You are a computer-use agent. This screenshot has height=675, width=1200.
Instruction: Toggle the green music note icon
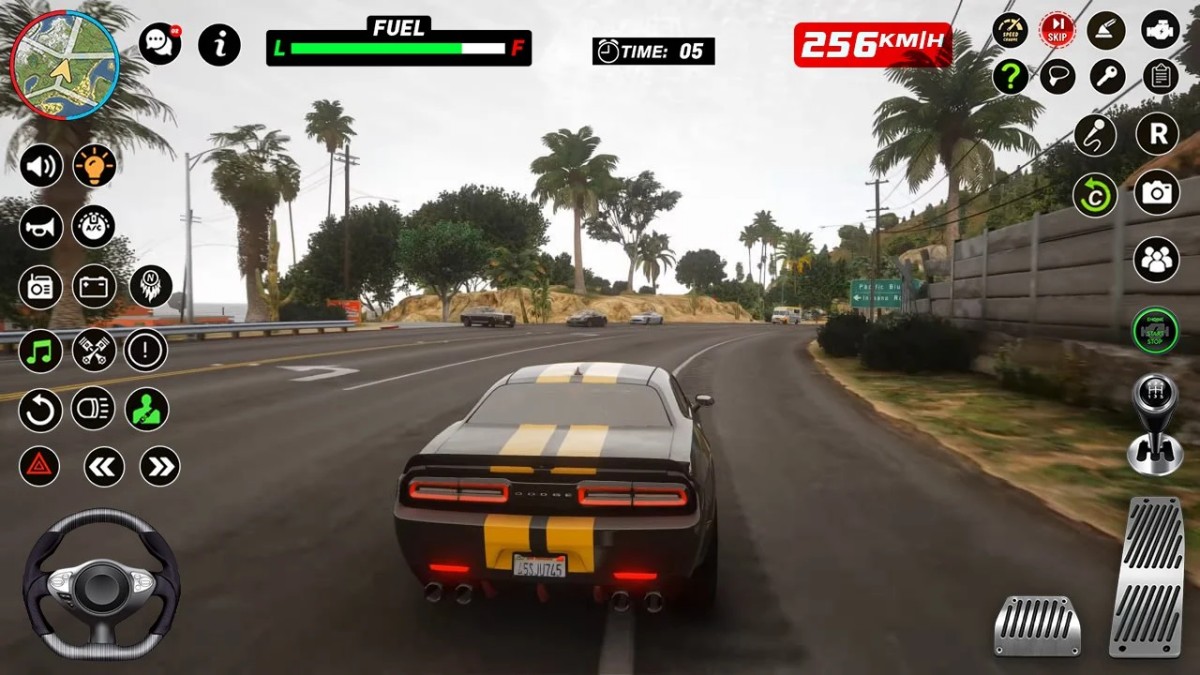coord(41,351)
